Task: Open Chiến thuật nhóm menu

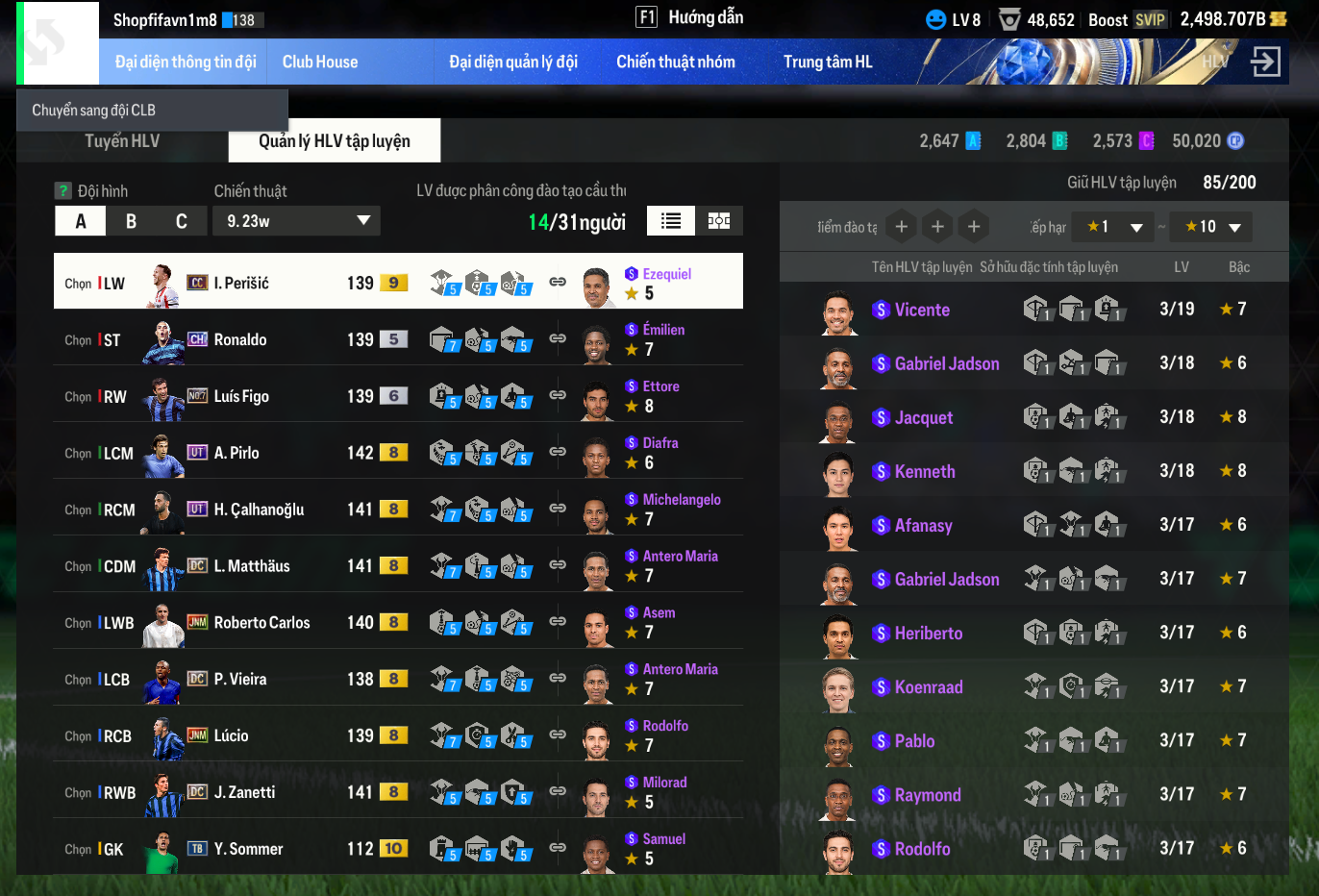Action: click(675, 62)
